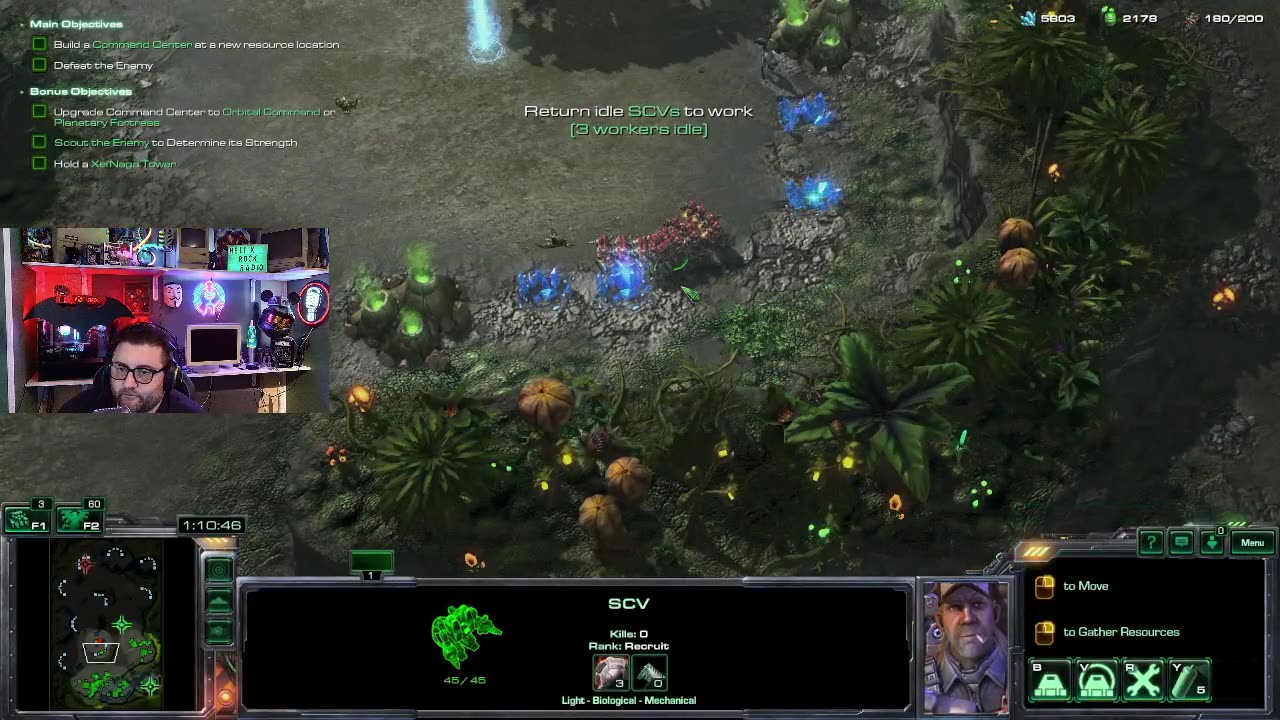Click the Return idle SCVs alert text
This screenshot has height=720, width=1280.
[x=638, y=111]
